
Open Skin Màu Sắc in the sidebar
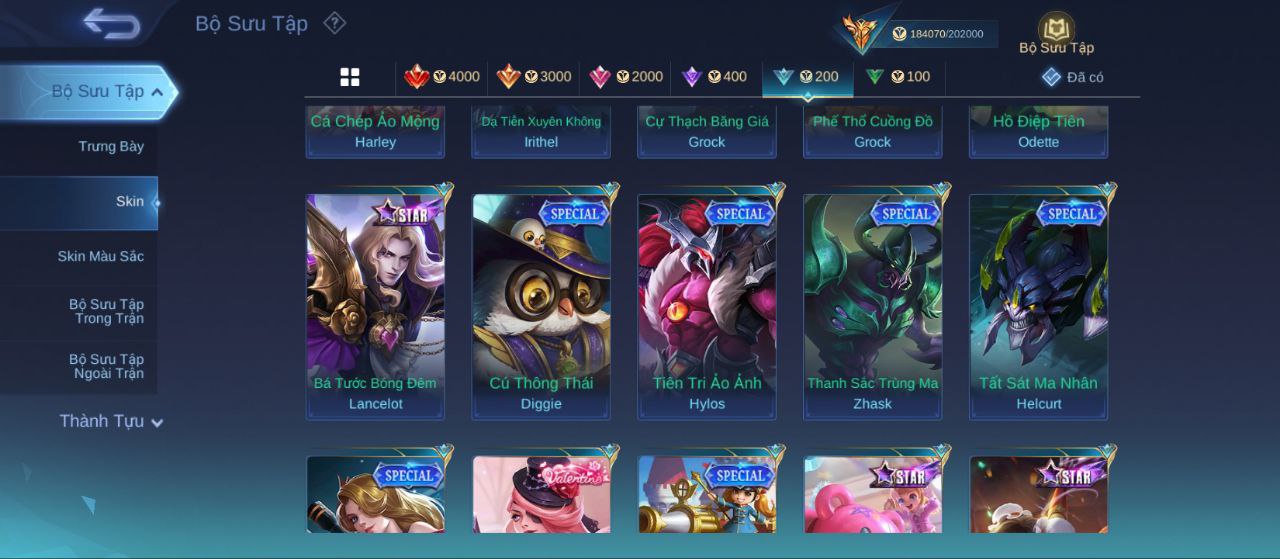(x=100, y=257)
